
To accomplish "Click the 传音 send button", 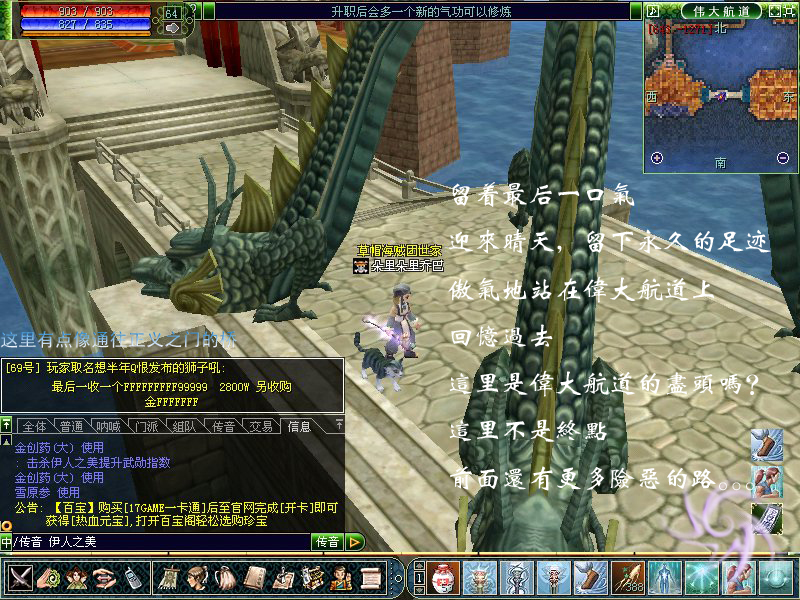I will point(328,542).
